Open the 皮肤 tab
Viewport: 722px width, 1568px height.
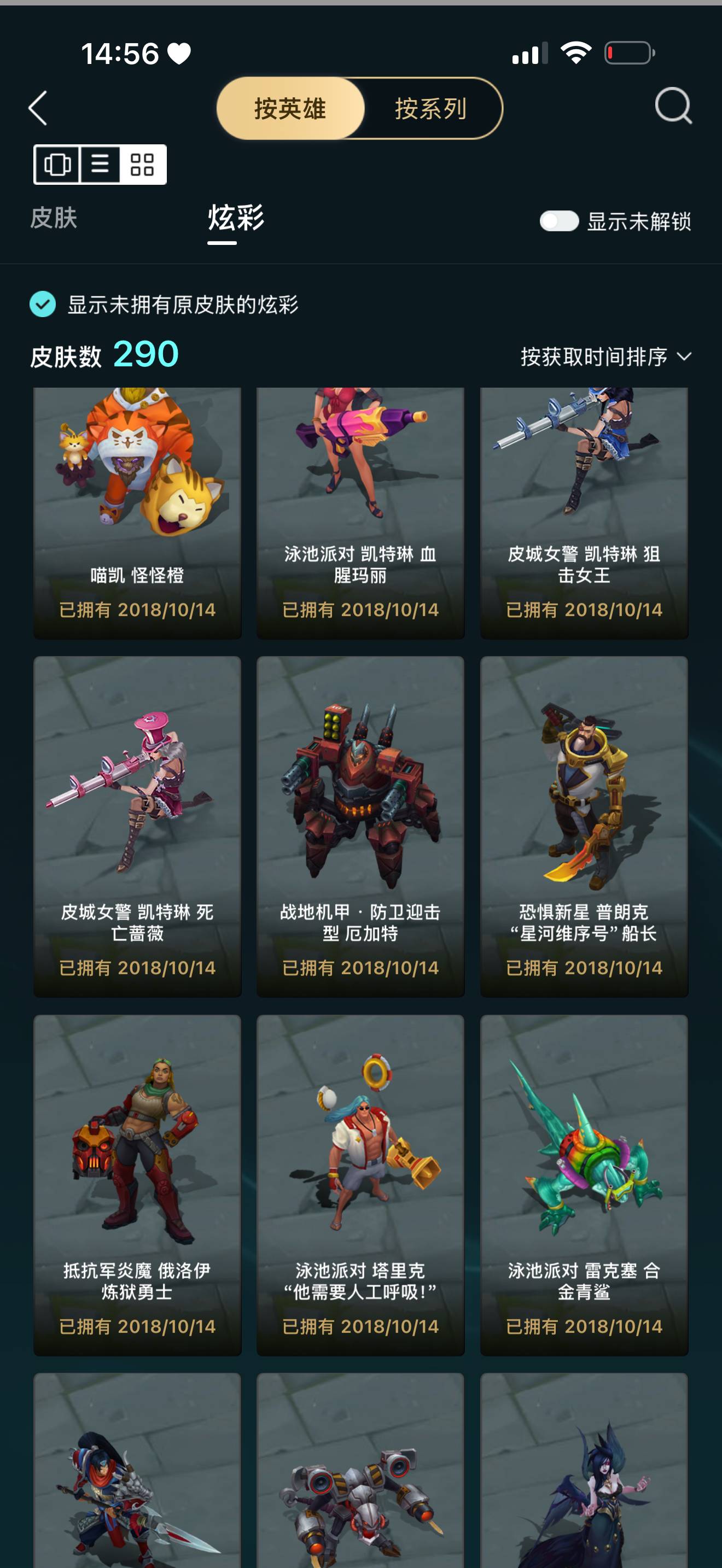click(x=54, y=220)
